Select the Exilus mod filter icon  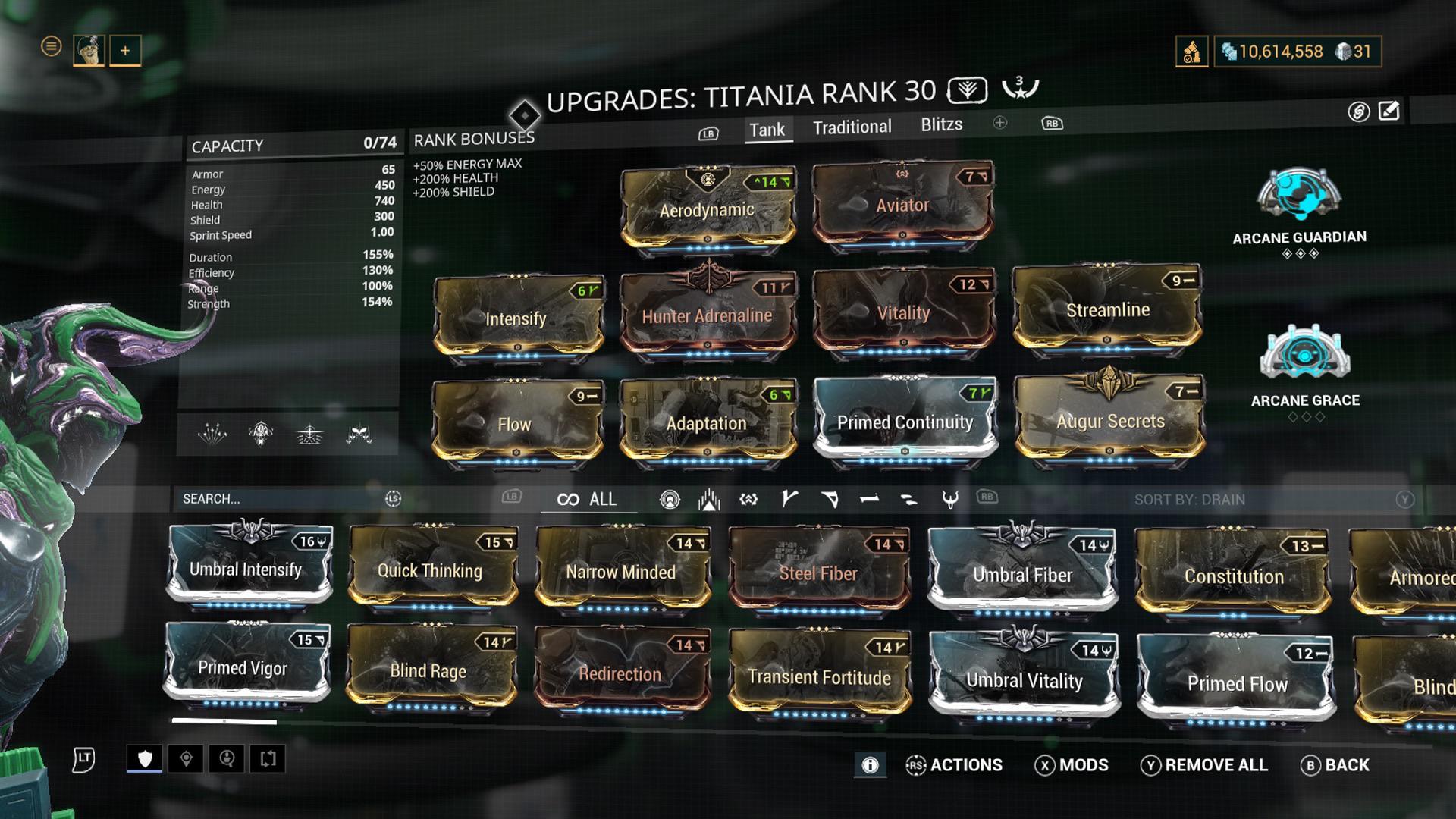tap(708, 500)
